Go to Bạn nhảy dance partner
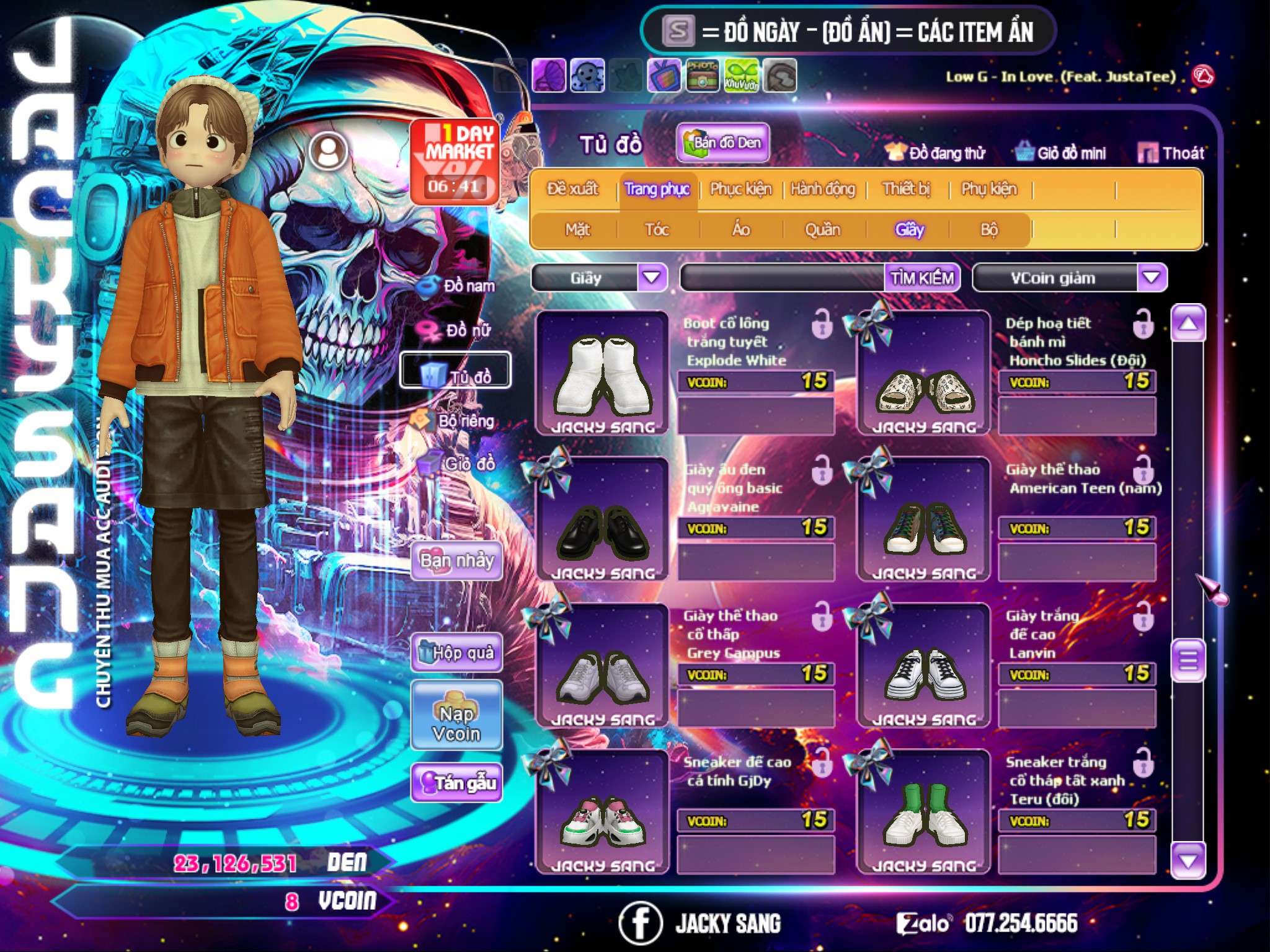This screenshot has height=952, width=1270. (x=457, y=561)
